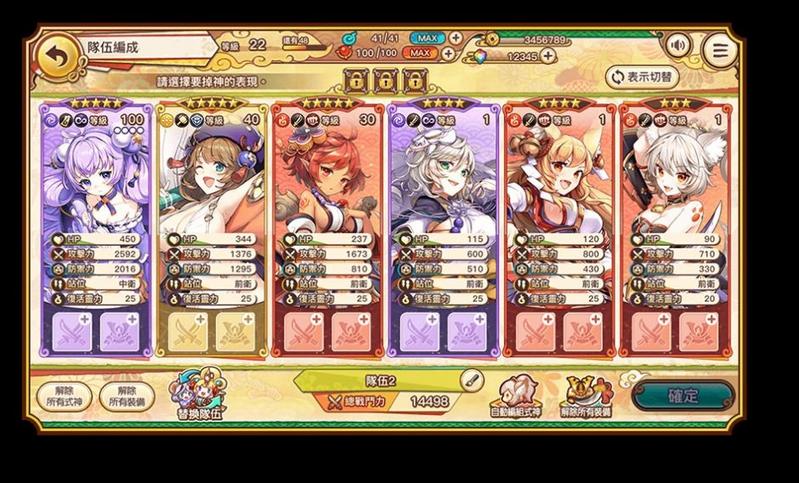Open 替換隊伍 to swap teams
The height and width of the screenshot is (483, 799).
click(x=198, y=396)
